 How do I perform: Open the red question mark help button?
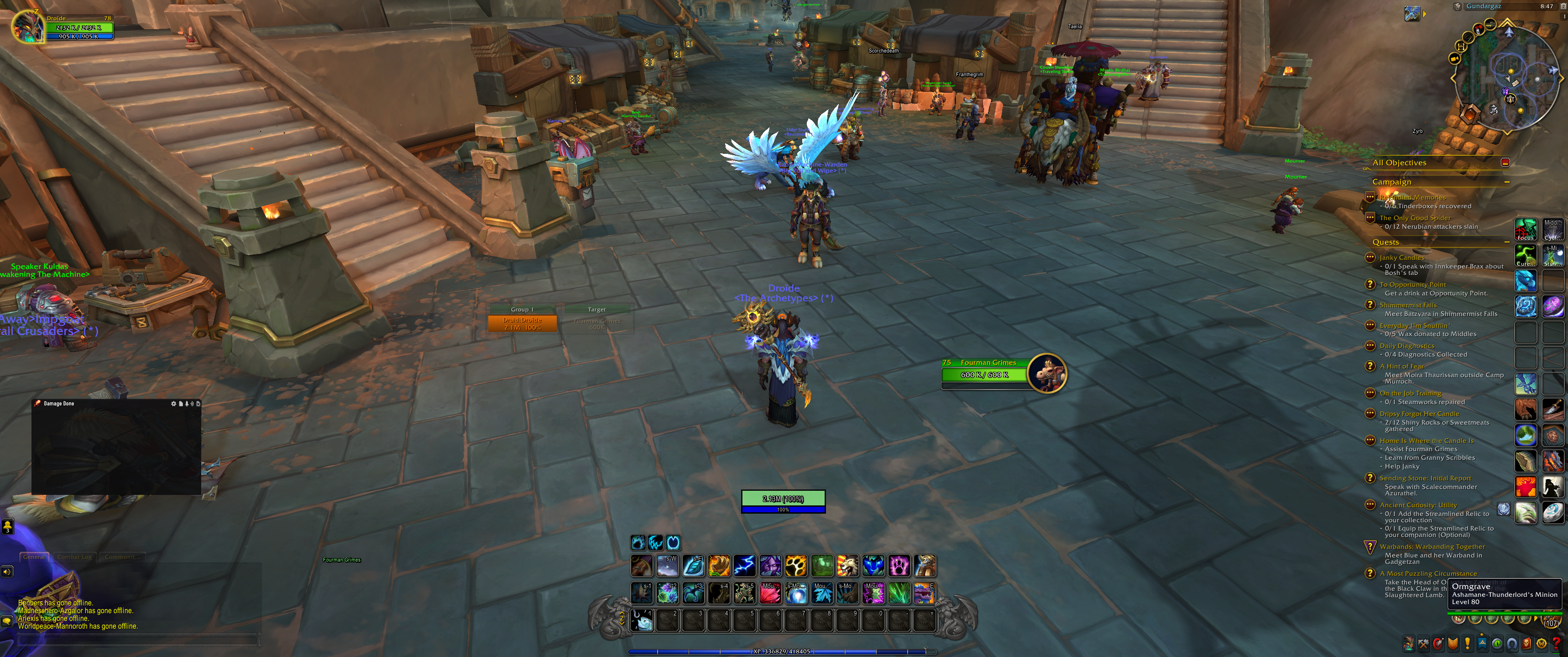[1556, 643]
